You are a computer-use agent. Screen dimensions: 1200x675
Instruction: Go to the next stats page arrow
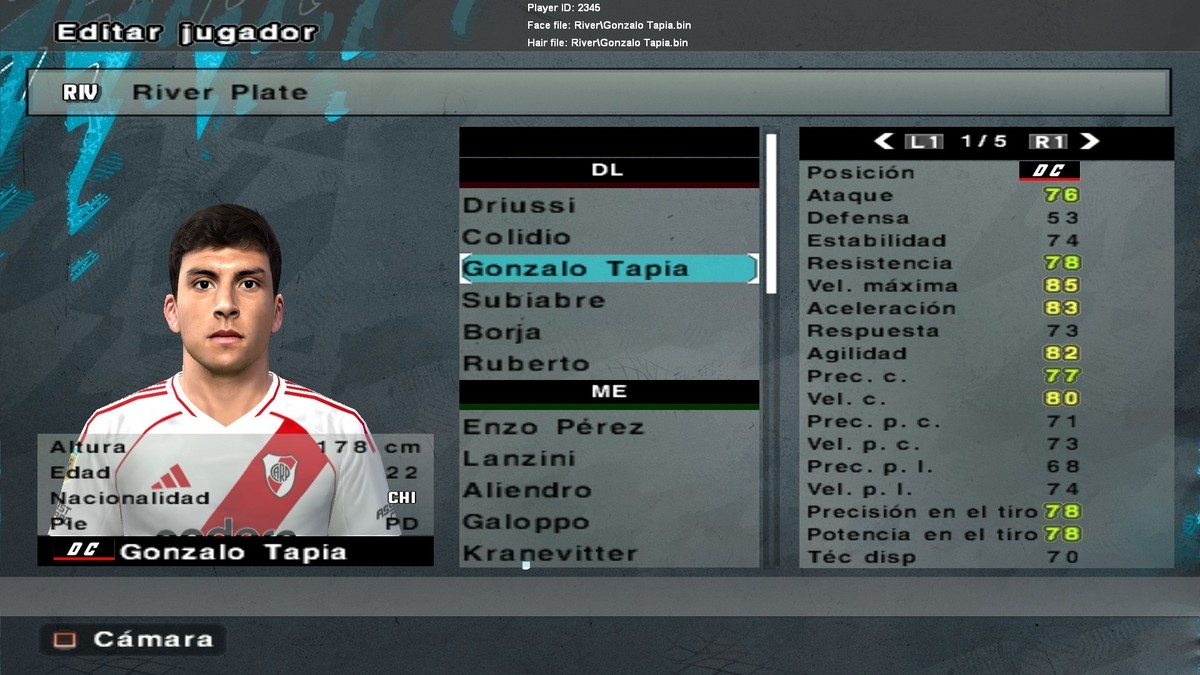1090,142
